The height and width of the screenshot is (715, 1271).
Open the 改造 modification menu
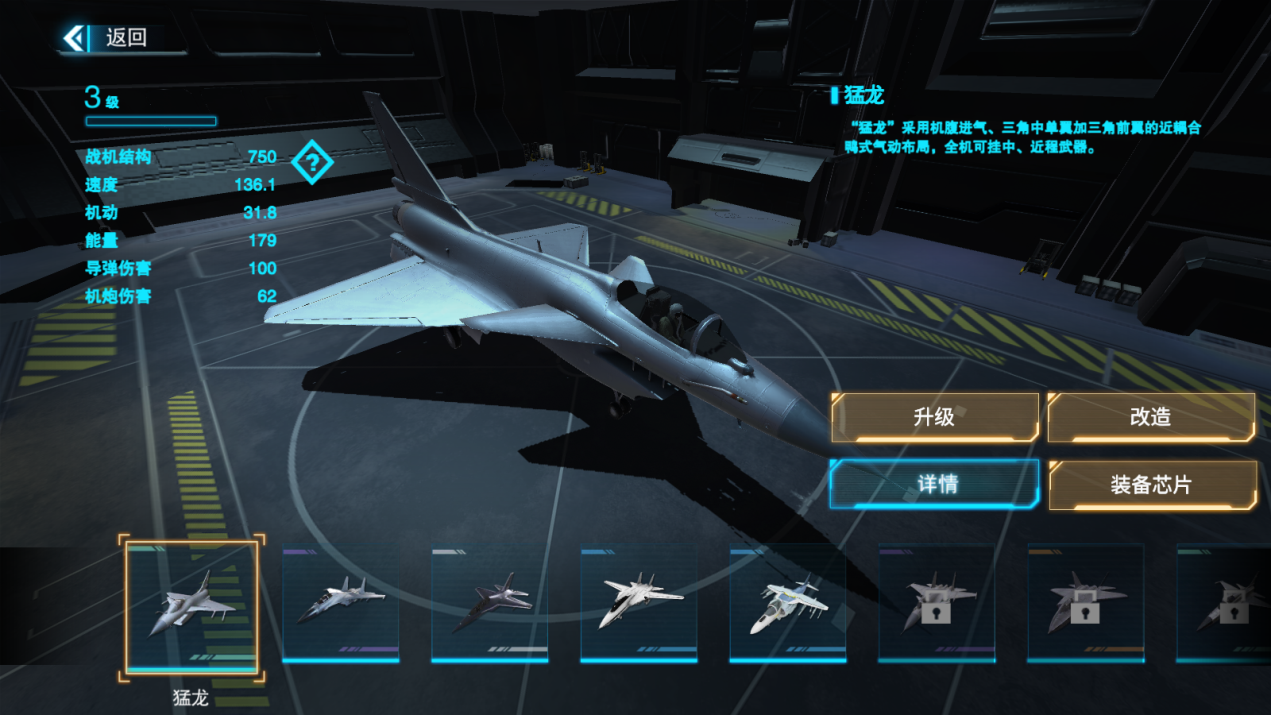[x=1150, y=417]
